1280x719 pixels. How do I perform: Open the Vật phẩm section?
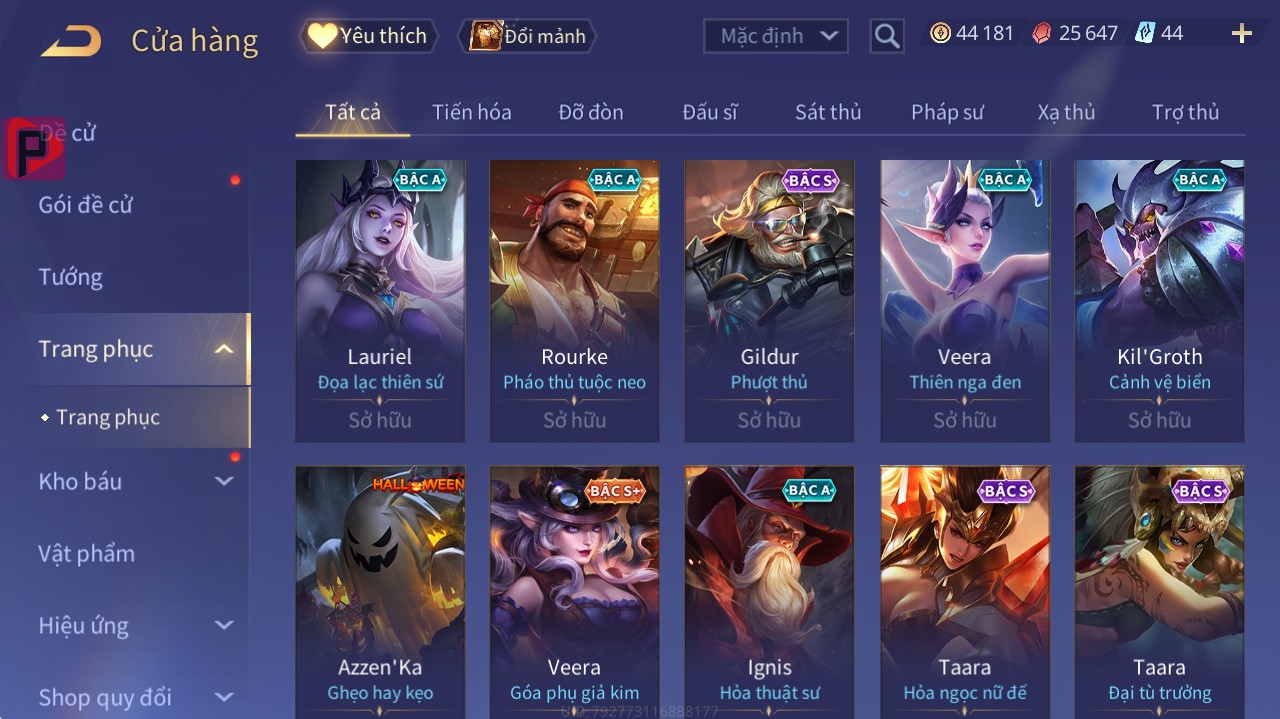pyautogui.click(x=87, y=553)
